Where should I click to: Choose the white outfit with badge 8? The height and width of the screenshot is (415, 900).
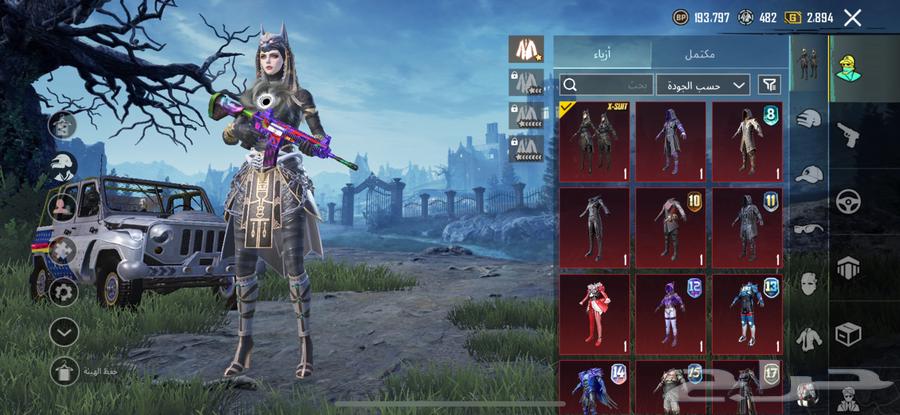click(x=746, y=142)
